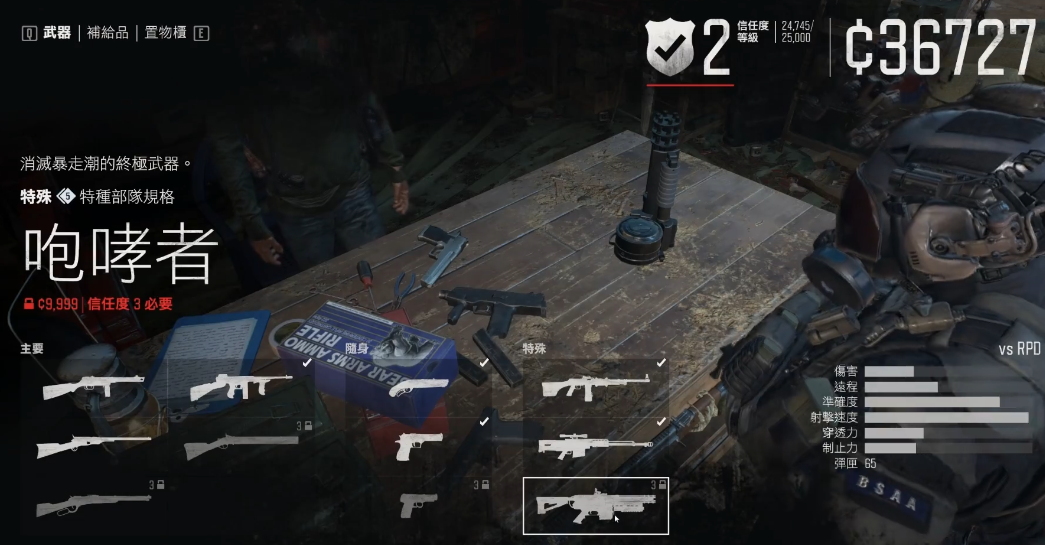
Task: Open the 置物櫃 locker tab
Action: tap(165, 33)
